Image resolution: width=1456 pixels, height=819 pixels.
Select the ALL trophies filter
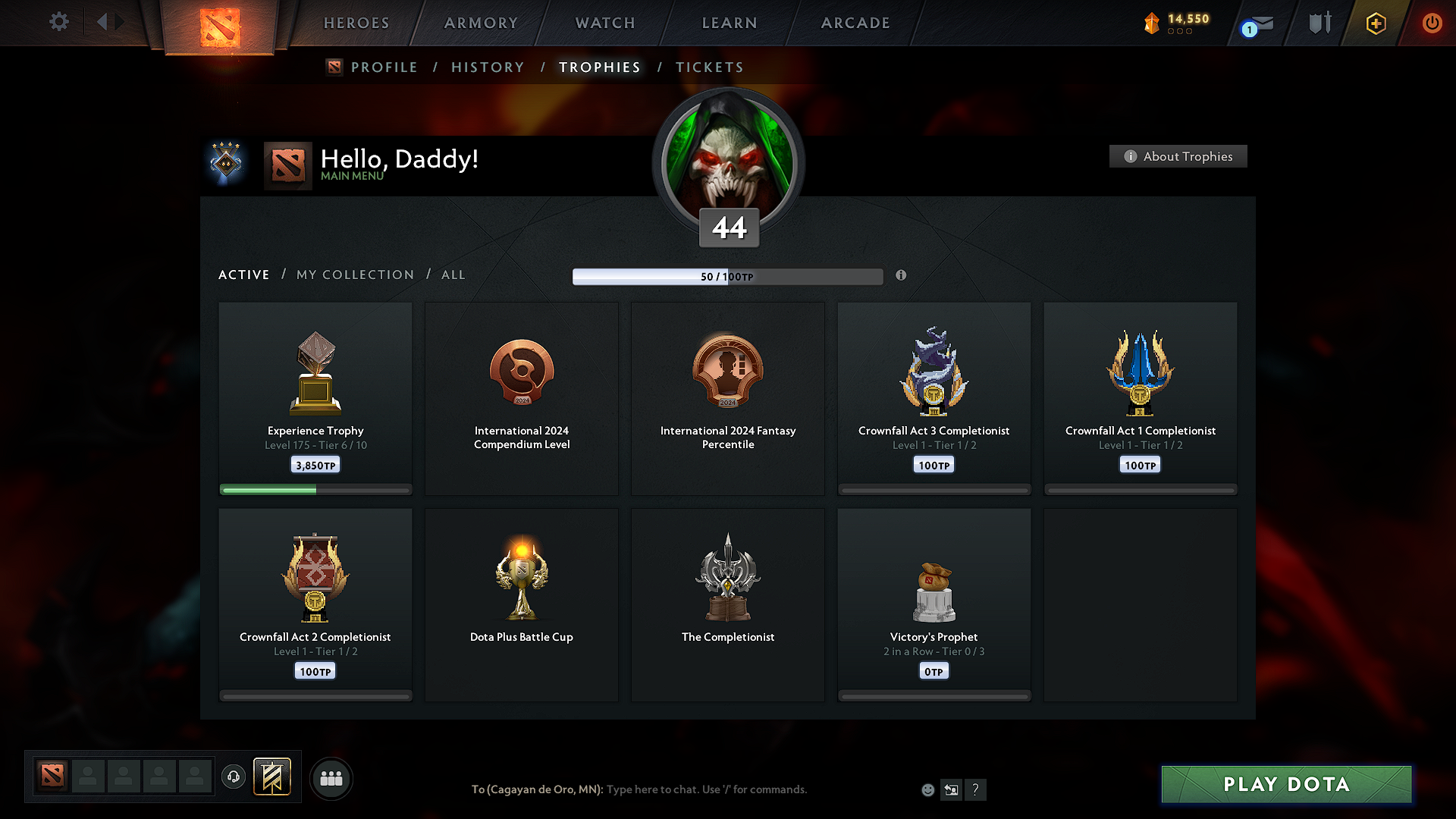click(453, 275)
